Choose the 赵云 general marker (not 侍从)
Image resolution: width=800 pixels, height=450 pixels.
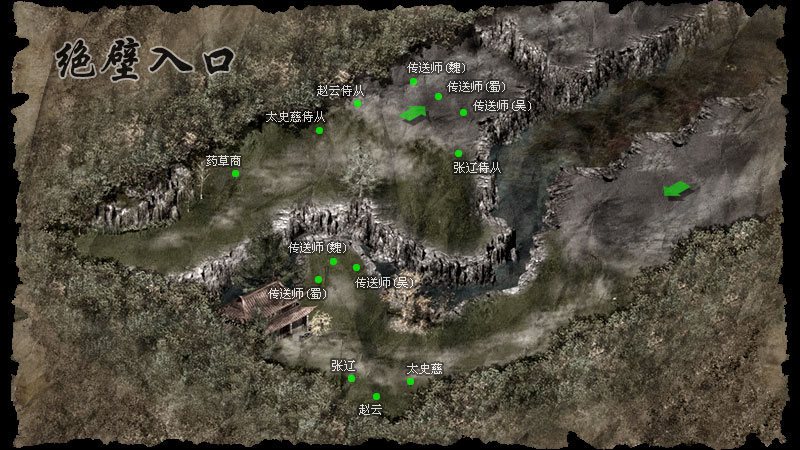[376, 397]
